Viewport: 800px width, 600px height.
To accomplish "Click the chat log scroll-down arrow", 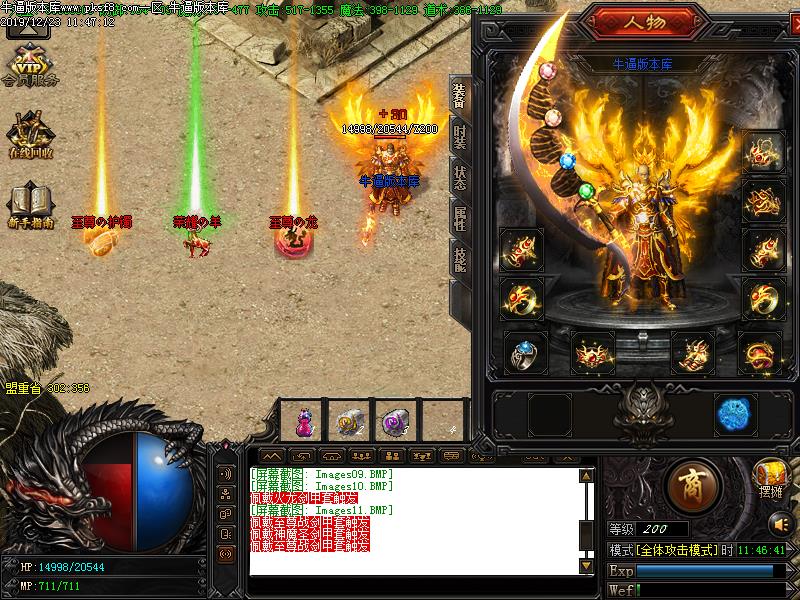I will [x=587, y=567].
